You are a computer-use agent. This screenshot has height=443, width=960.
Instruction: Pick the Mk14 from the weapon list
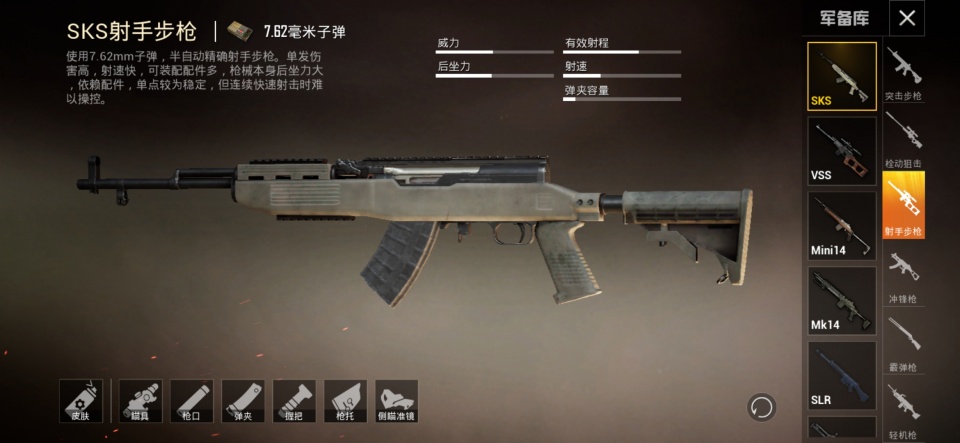point(842,300)
